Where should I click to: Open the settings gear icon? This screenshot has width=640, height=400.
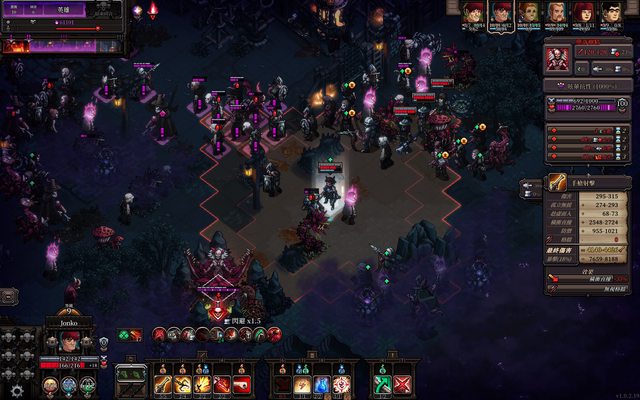click(17, 391)
